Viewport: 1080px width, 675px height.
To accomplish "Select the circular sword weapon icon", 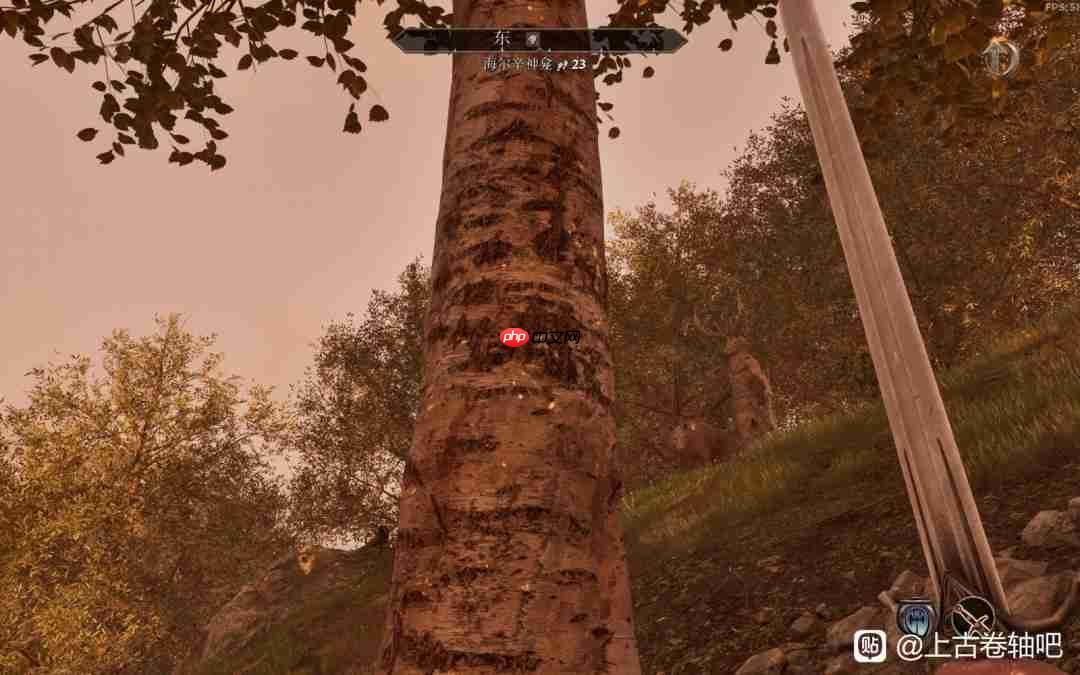I will (972, 617).
